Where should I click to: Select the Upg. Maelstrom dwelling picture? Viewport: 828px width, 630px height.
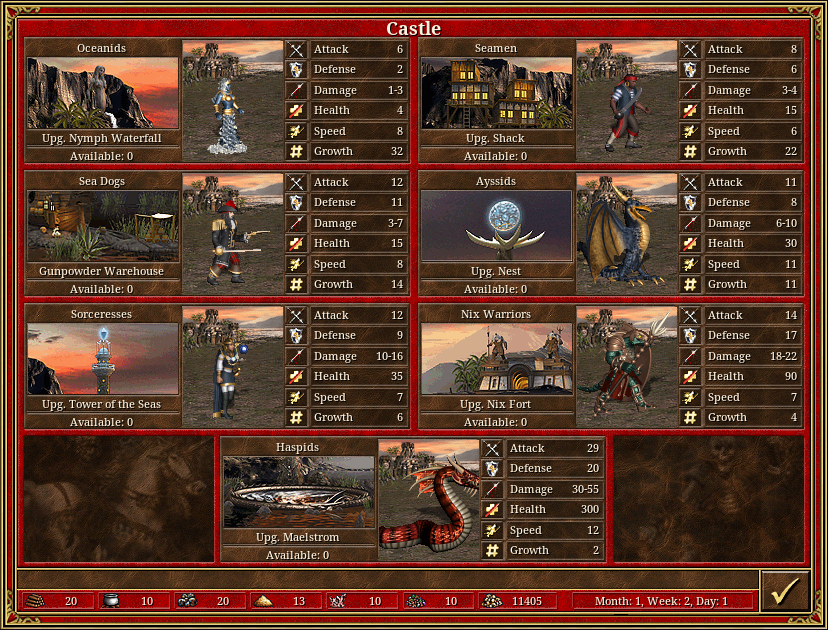tap(299, 492)
